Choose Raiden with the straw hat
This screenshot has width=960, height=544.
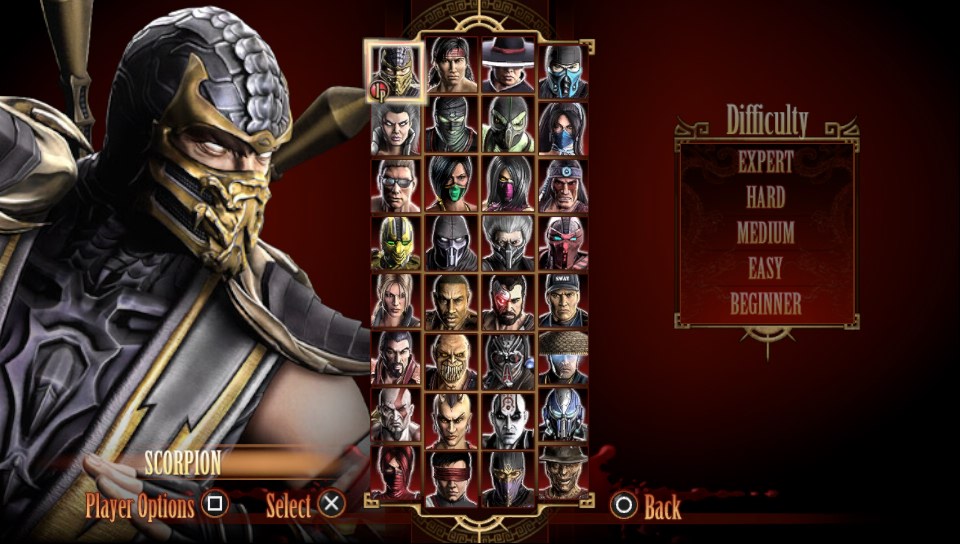point(563,358)
